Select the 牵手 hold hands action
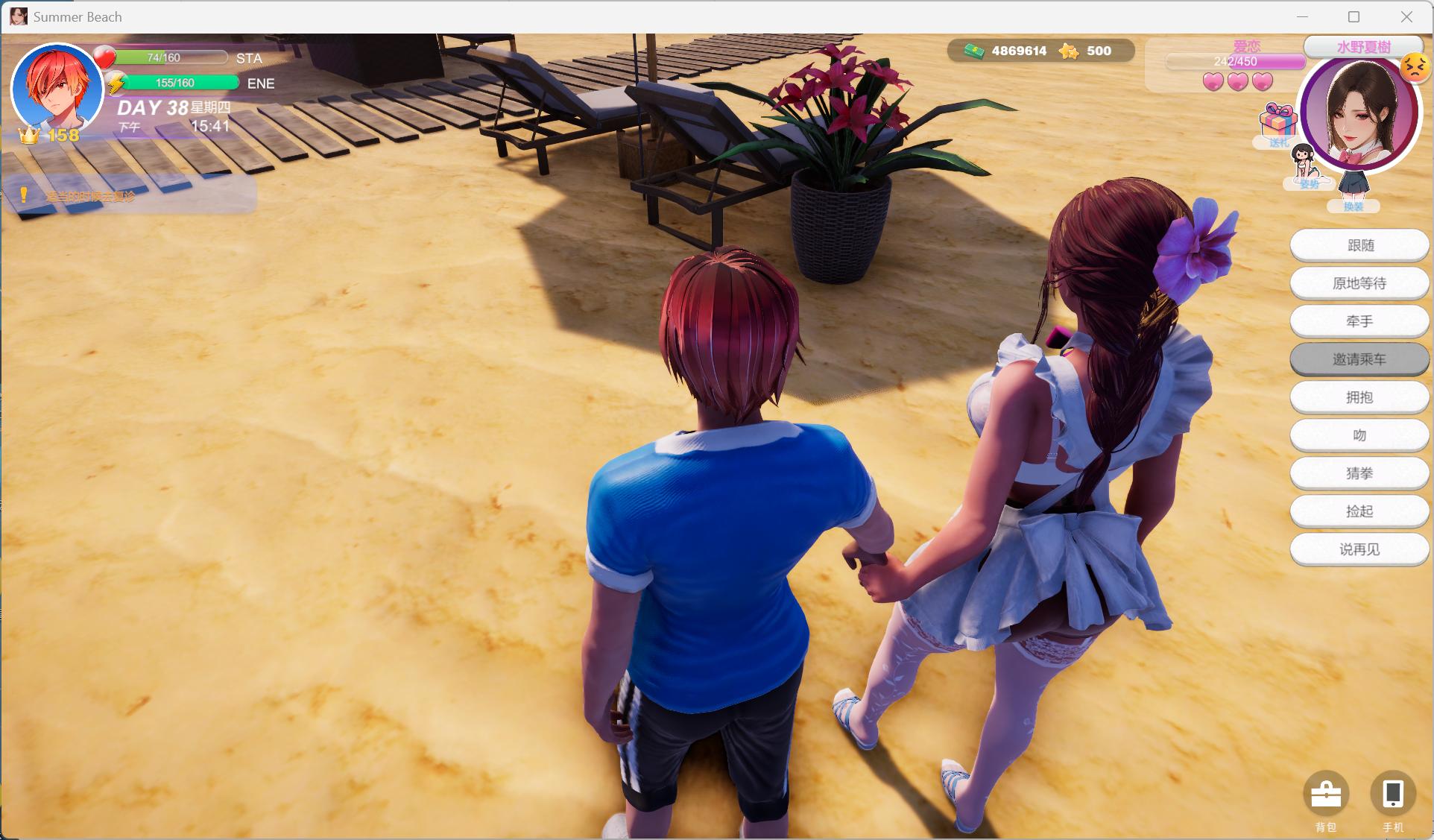The height and width of the screenshot is (840, 1434). 1359,321
